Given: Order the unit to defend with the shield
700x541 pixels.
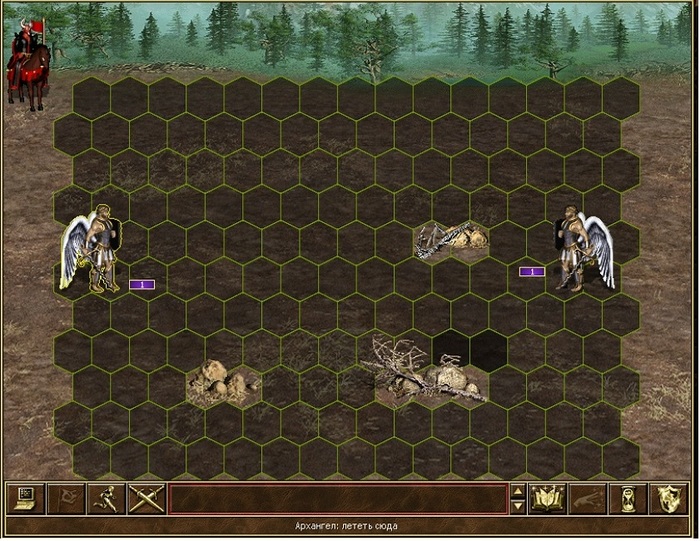Looking at the screenshot, I should pos(669,498).
